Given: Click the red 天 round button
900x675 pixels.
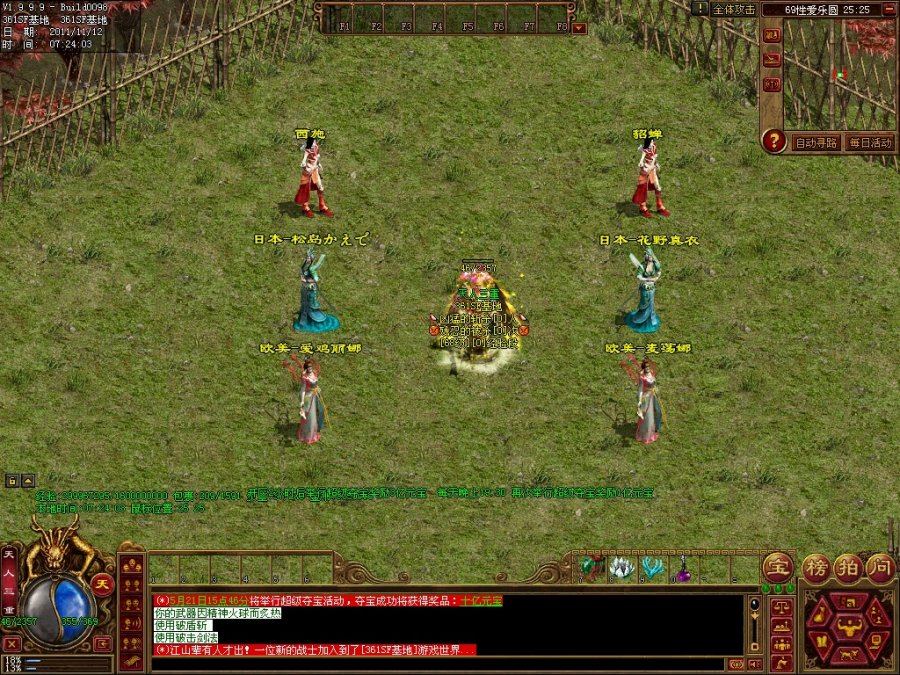Looking at the screenshot, I should pos(102,583).
